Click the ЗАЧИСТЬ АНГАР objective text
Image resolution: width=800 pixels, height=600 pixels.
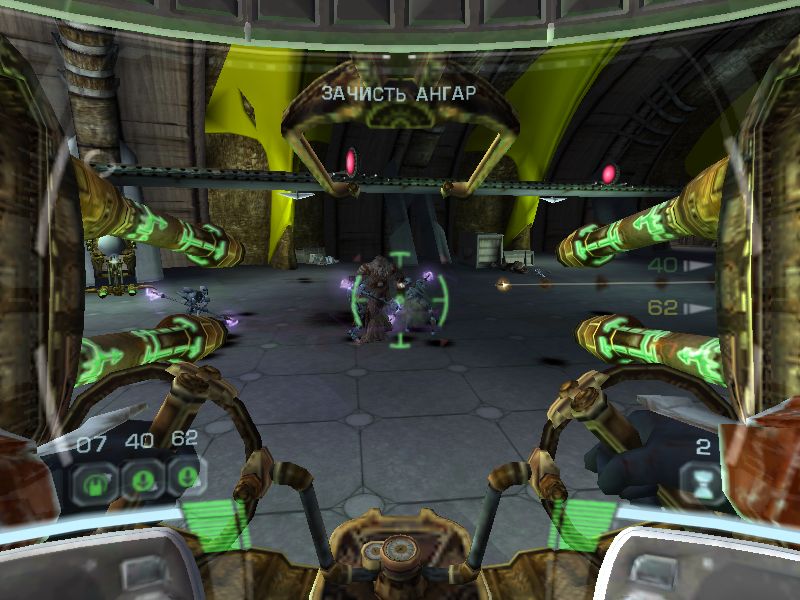coord(398,94)
